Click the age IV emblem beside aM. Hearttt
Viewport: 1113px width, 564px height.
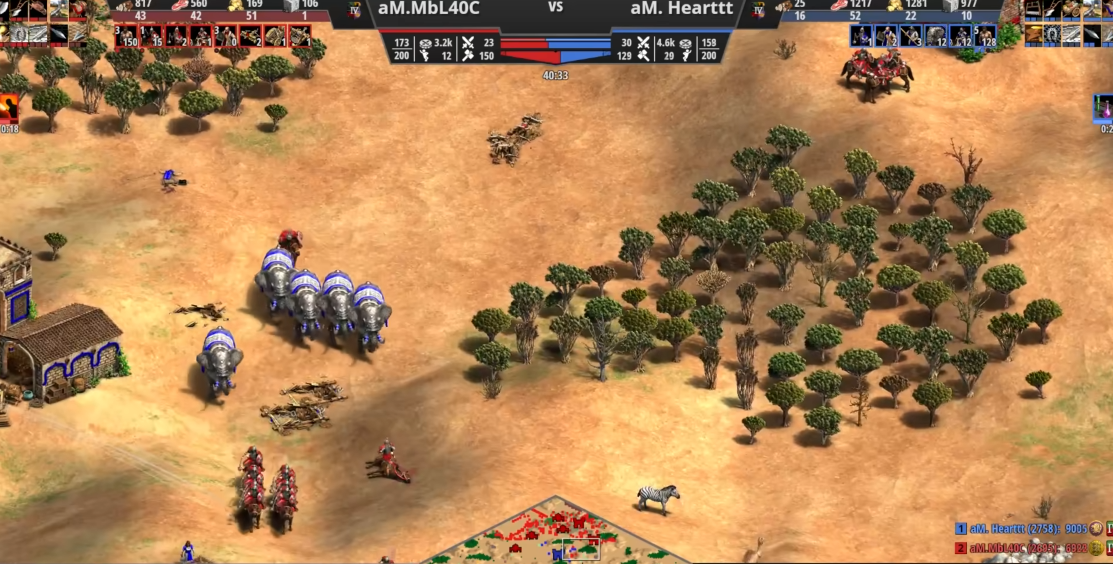pyautogui.click(x=757, y=11)
